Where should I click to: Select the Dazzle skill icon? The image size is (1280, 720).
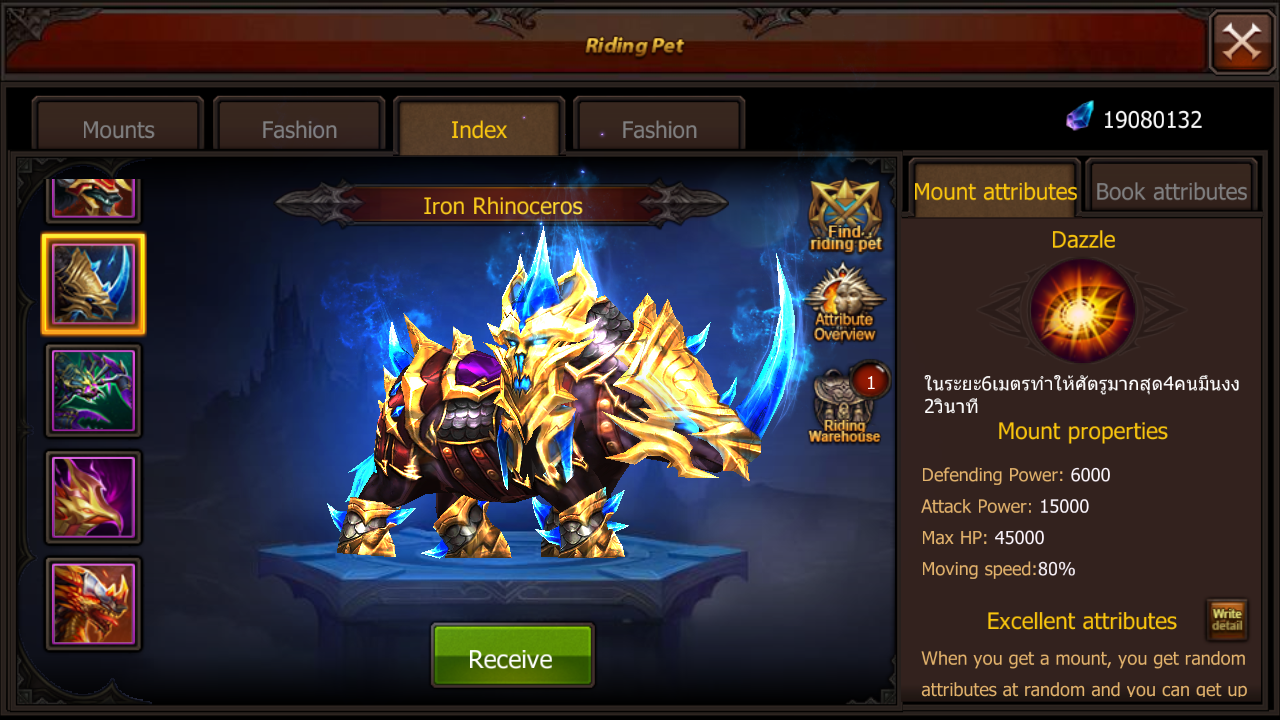(x=1082, y=310)
